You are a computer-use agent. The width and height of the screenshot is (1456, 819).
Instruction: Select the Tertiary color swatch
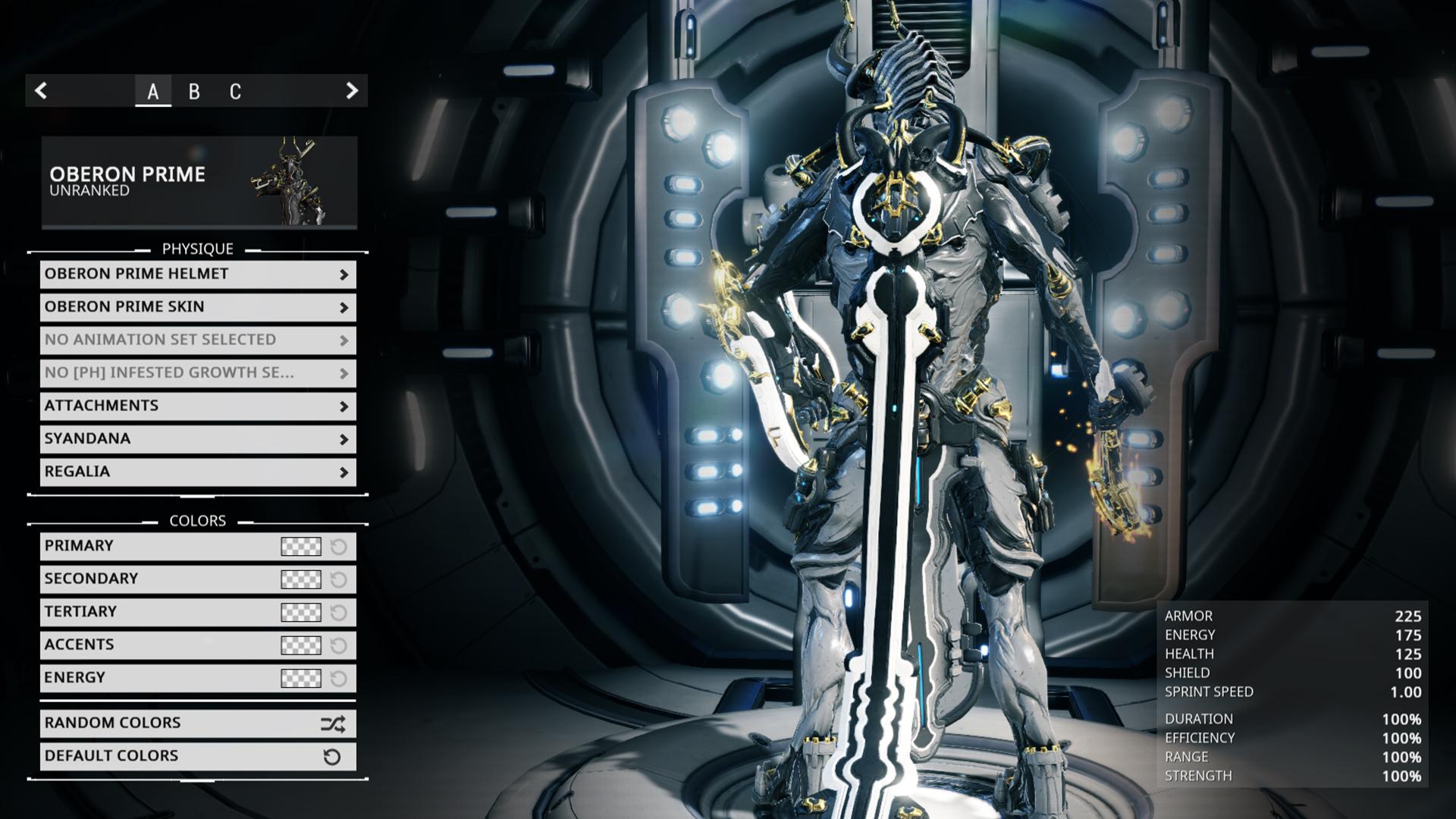click(x=301, y=612)
